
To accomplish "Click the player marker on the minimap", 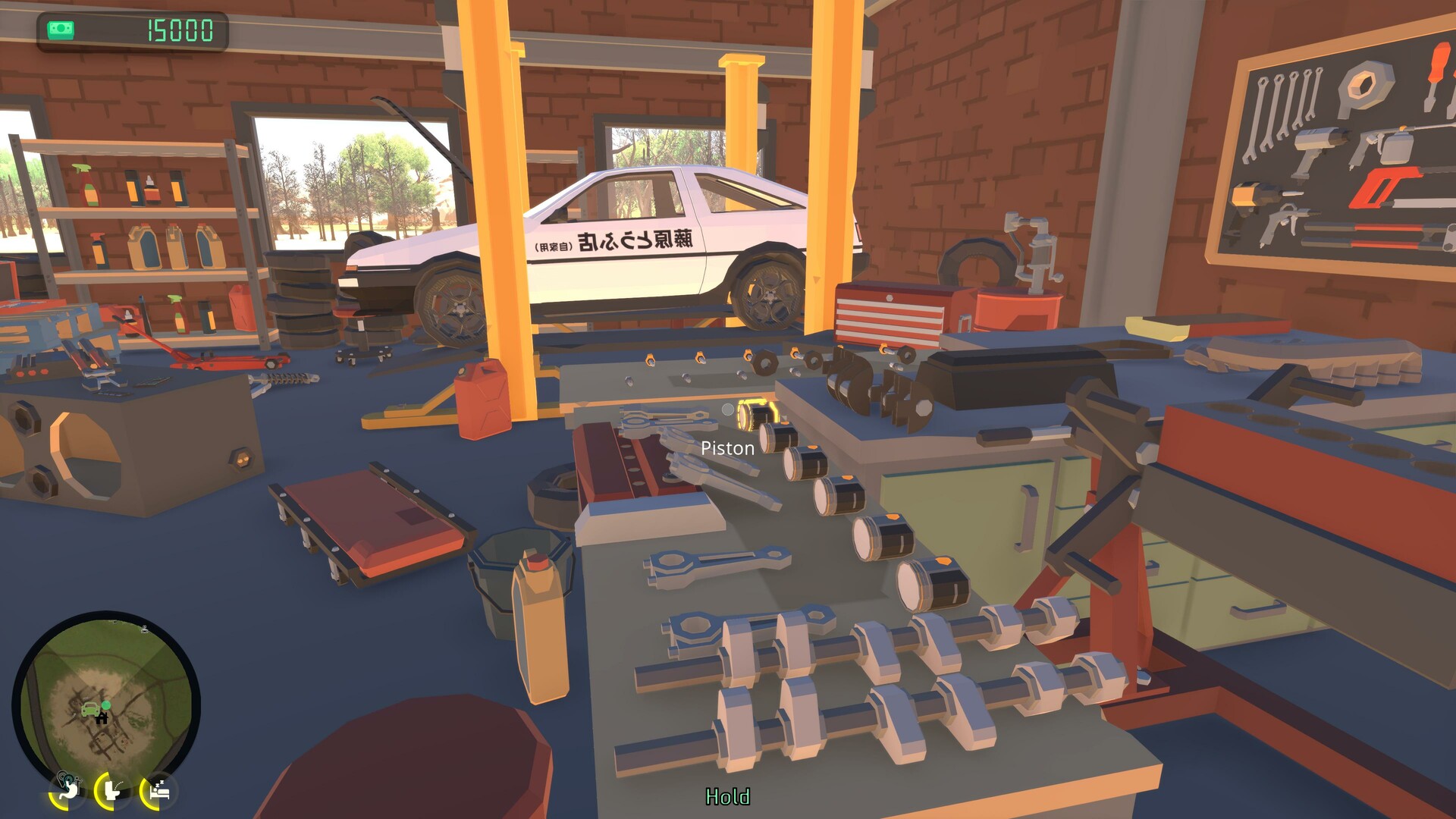I will click(x=106, y=705).
